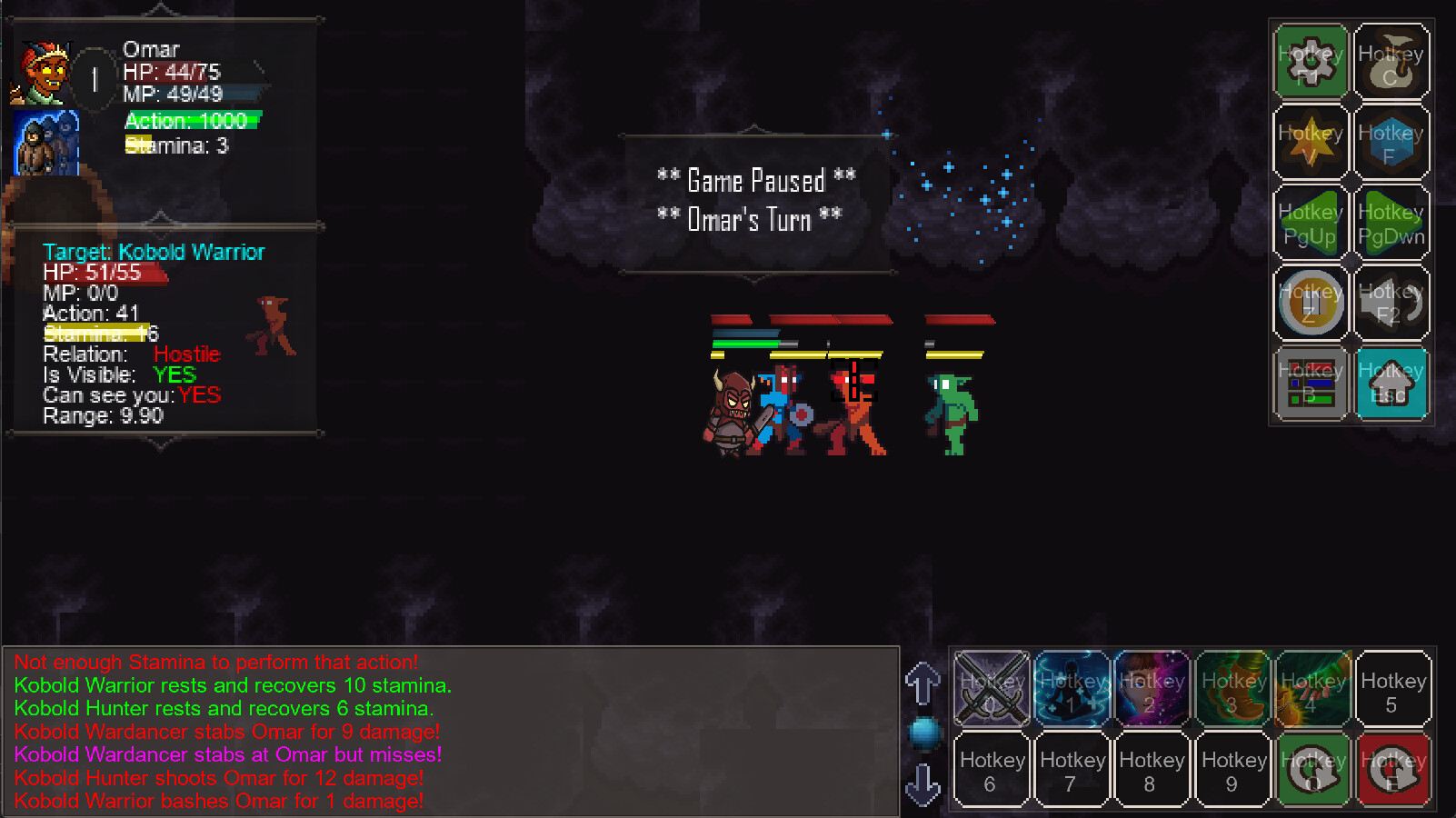The image size is (1456, 818).
Task: Select the boots movement ability on Hotkey 3
Action: click(x=1232, y=689)
